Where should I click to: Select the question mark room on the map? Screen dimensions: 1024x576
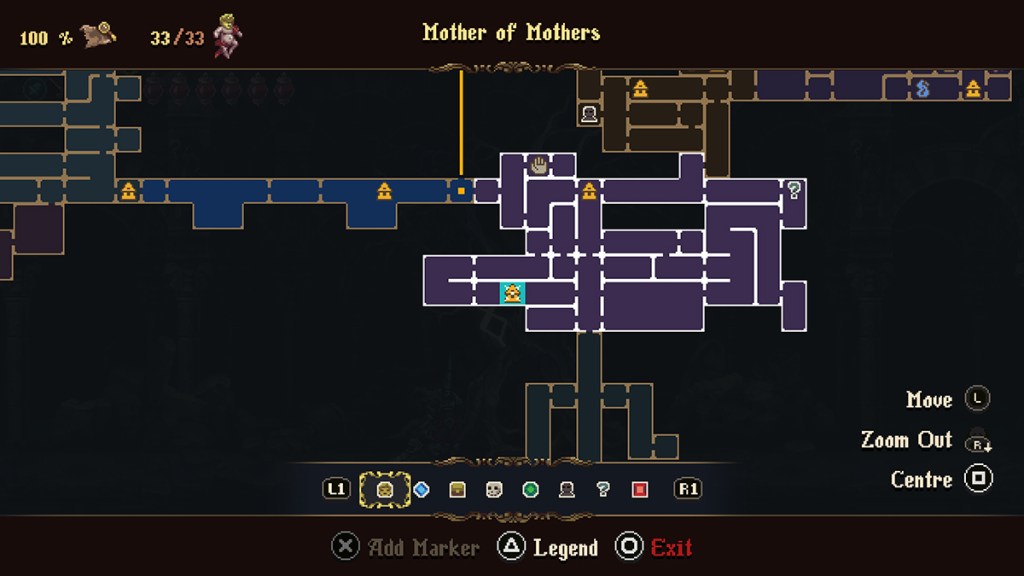(x=794, y=190)
